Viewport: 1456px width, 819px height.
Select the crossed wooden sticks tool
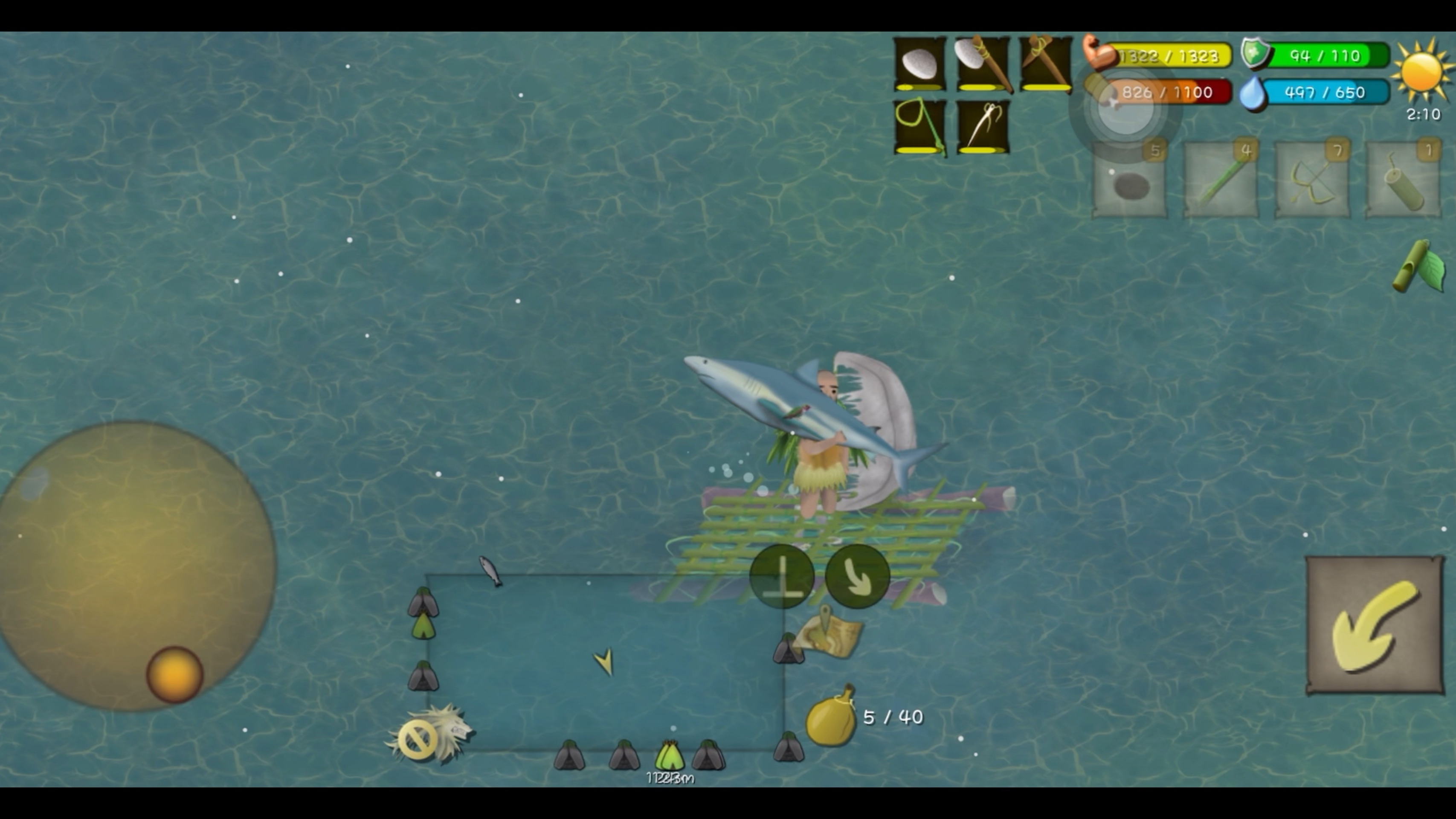pos(1046,63)
